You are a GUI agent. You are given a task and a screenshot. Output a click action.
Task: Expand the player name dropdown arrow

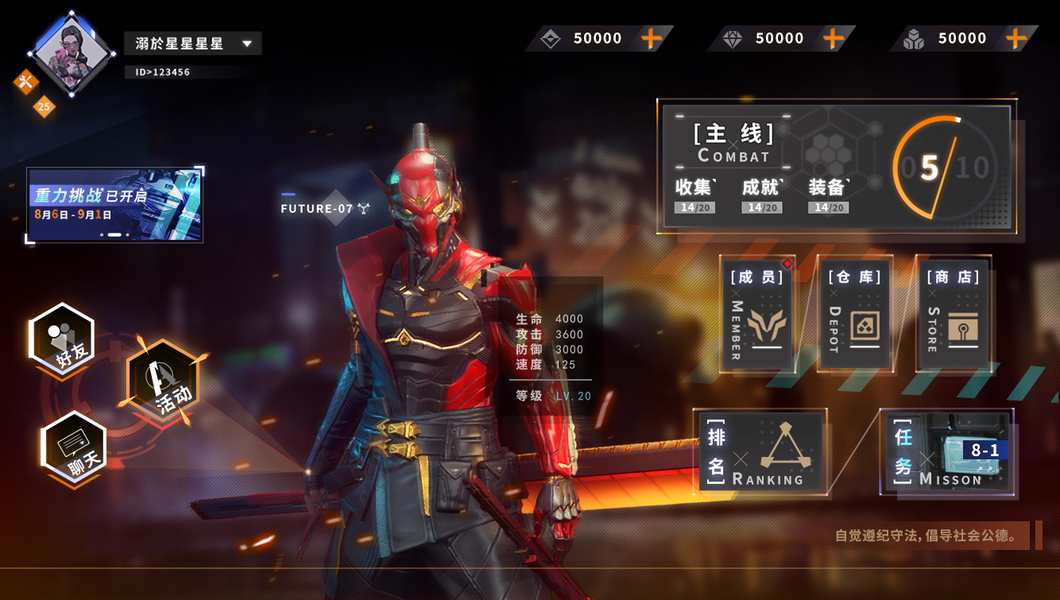pyautogui.click(x=247, y=44)
